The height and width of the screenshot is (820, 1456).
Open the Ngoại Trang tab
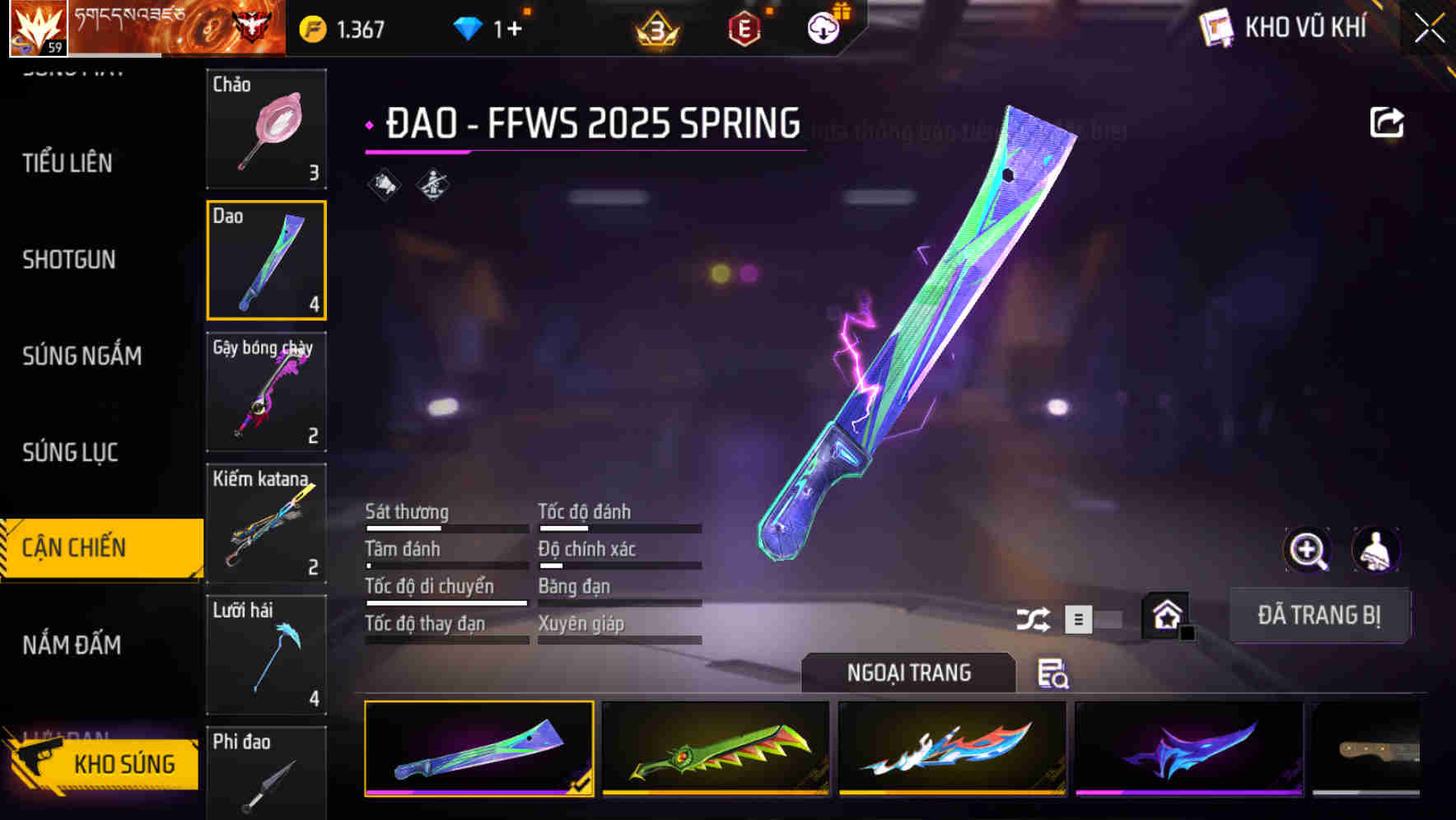[909, 673]
